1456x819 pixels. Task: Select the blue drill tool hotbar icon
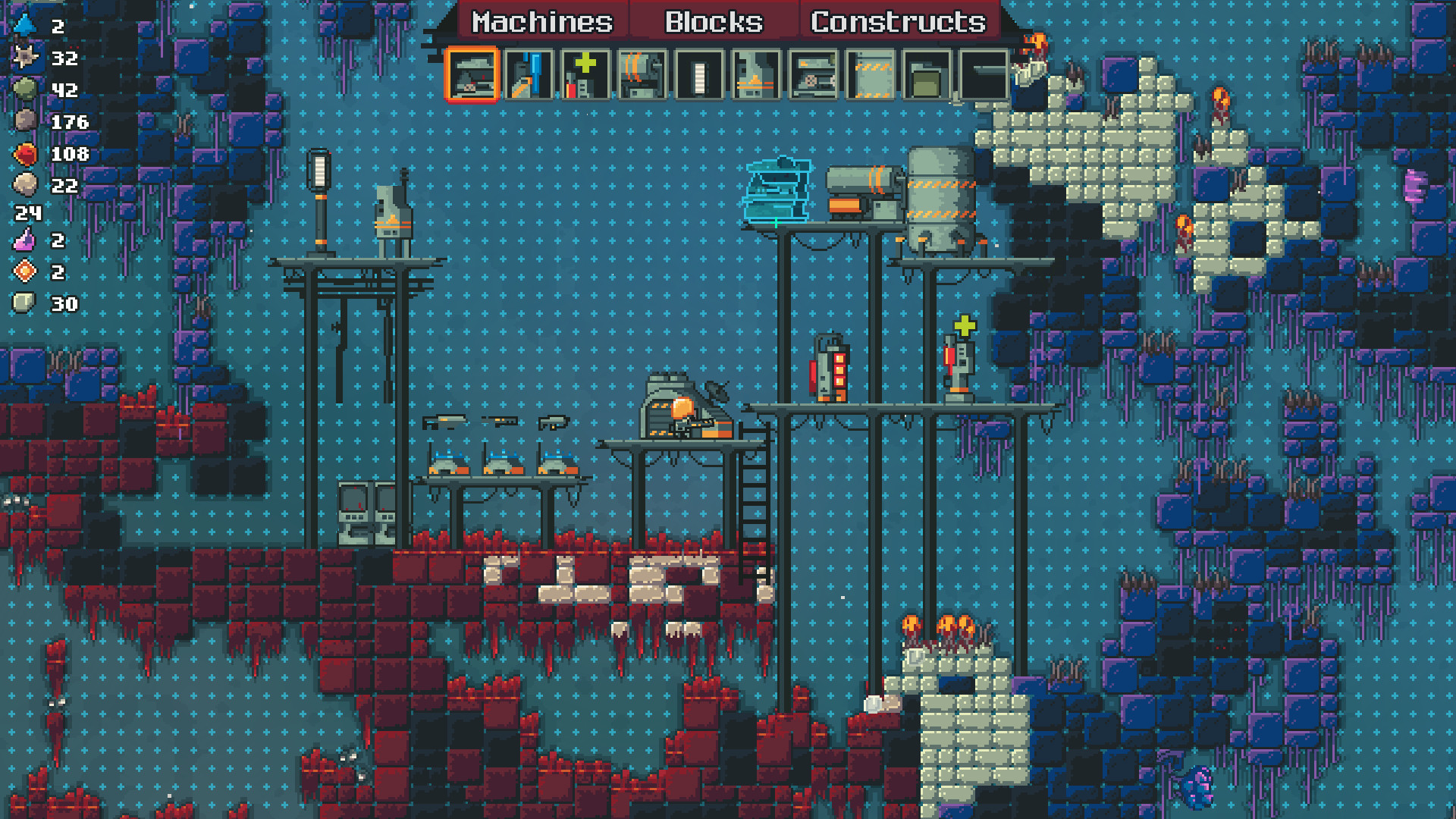529,76
